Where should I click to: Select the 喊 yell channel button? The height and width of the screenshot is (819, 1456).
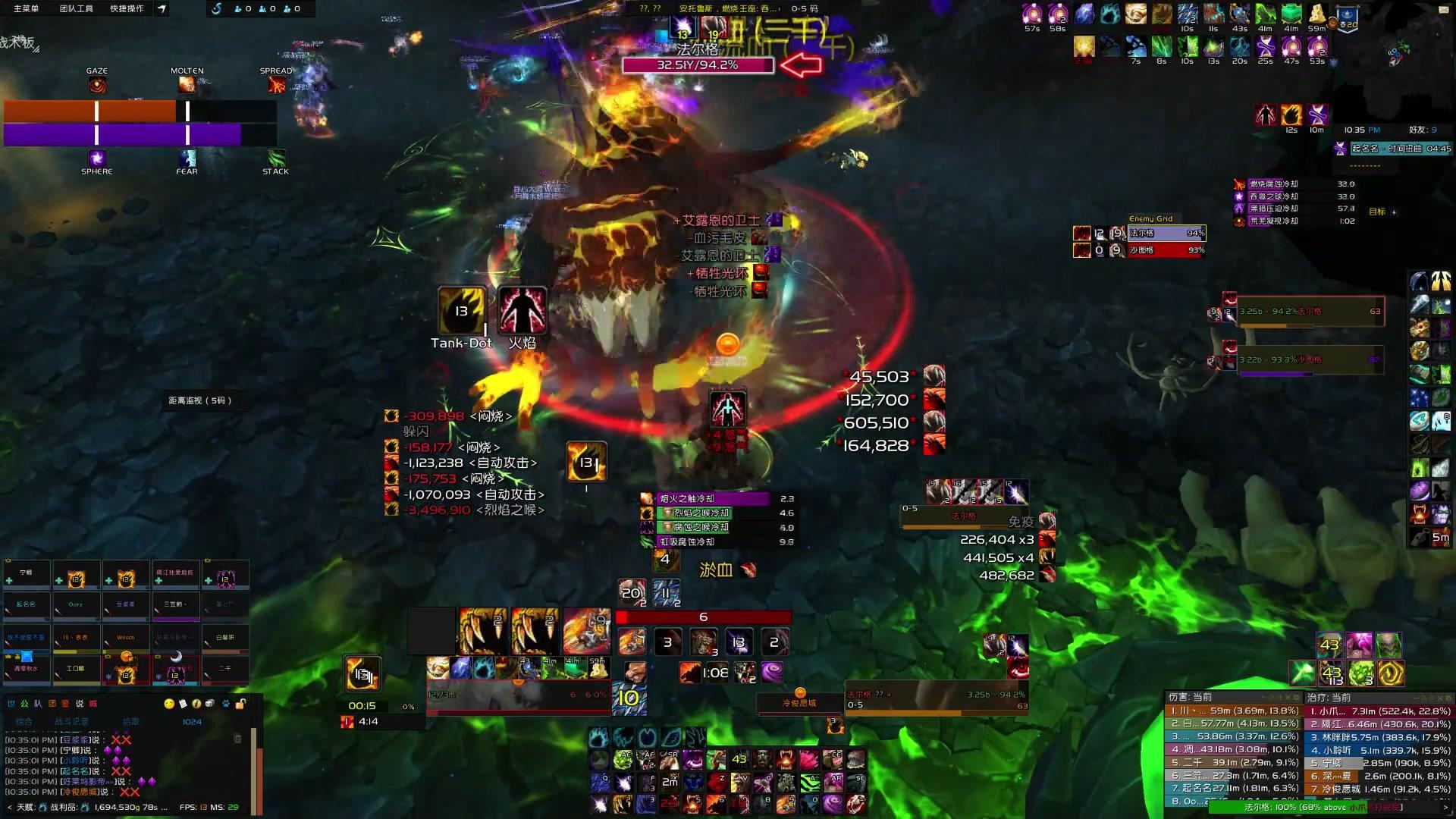(93, 704)
